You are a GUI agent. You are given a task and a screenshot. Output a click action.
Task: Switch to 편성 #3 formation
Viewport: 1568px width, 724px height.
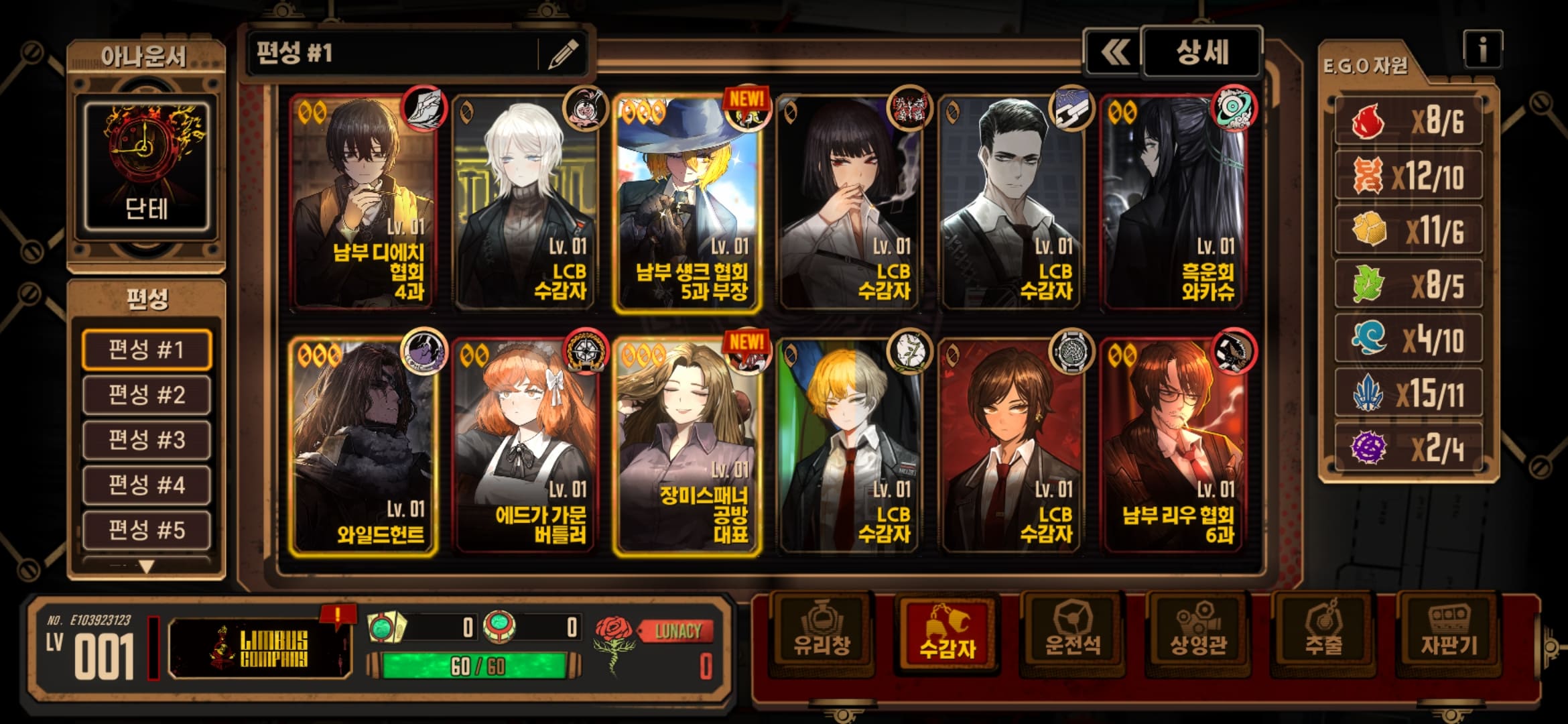[x=147, y=440]
